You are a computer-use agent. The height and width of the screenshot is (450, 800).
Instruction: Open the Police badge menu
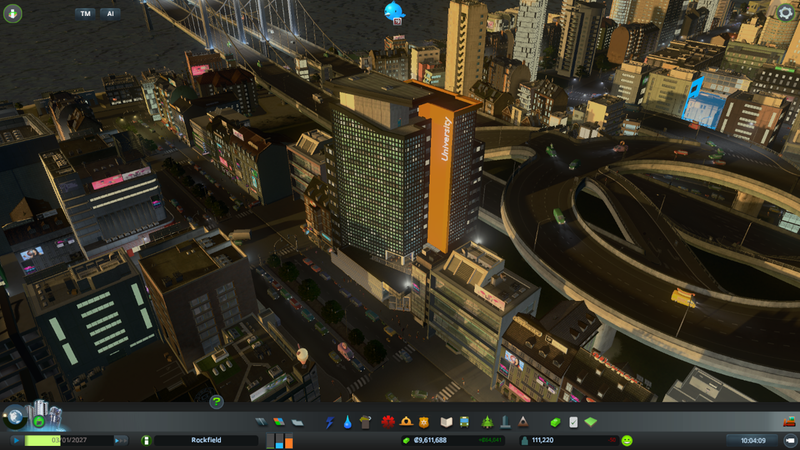424,422
